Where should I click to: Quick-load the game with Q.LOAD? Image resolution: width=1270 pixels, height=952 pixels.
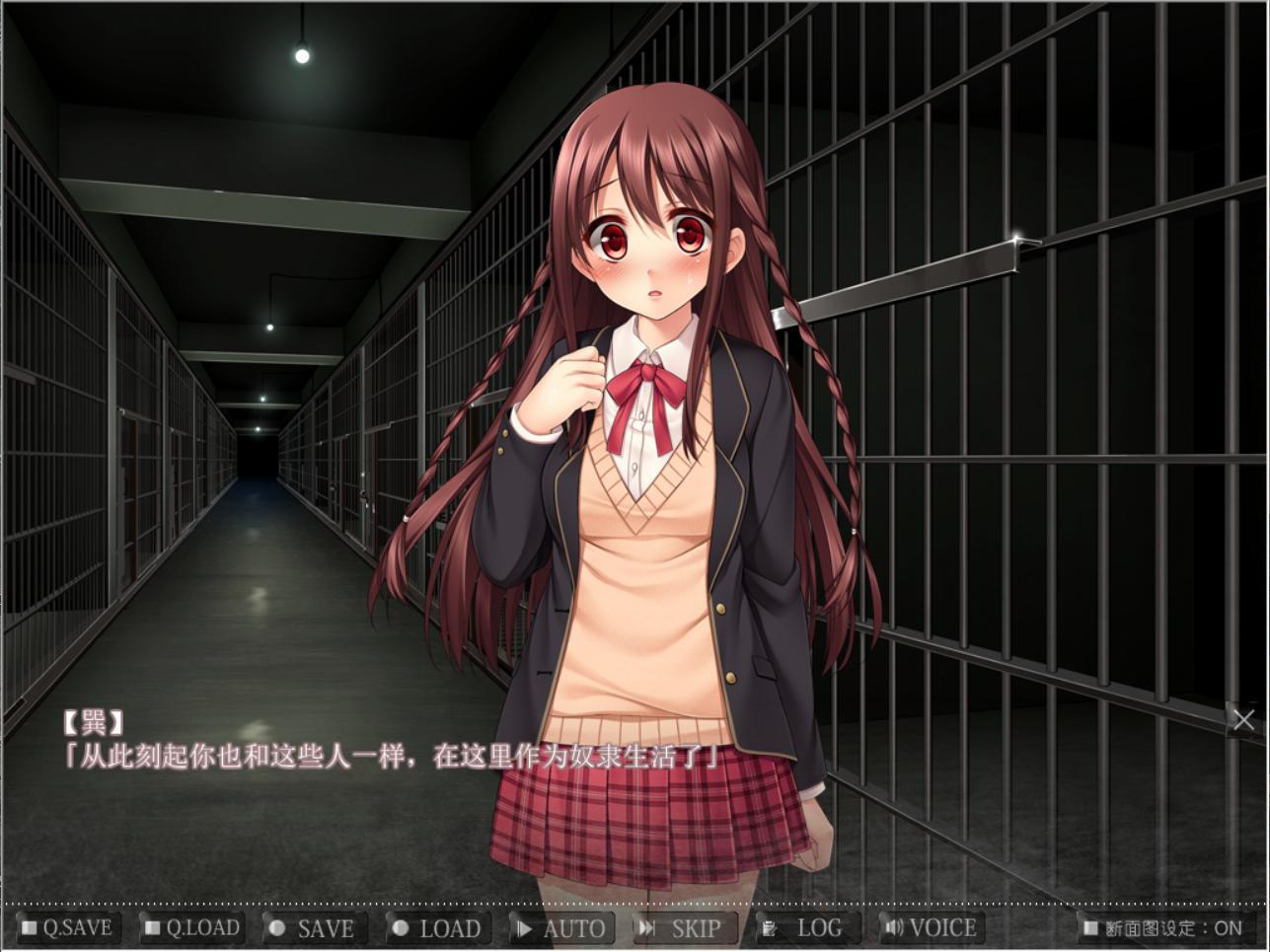[x=189, y=927]
